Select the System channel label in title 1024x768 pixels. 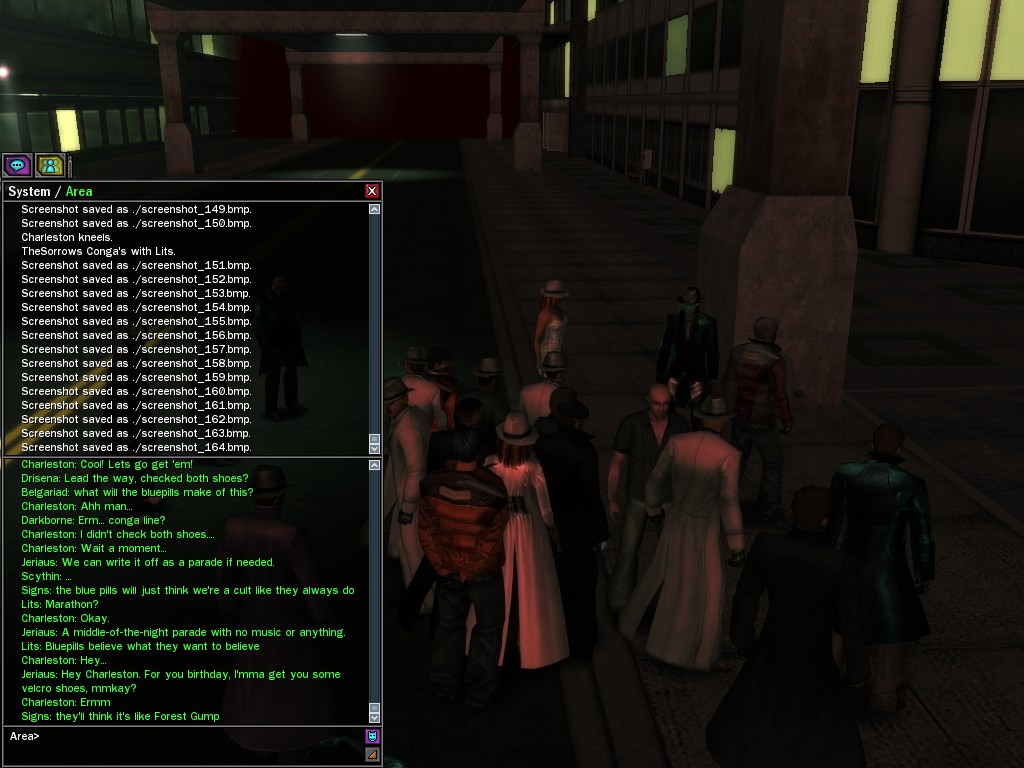point(28,191)
